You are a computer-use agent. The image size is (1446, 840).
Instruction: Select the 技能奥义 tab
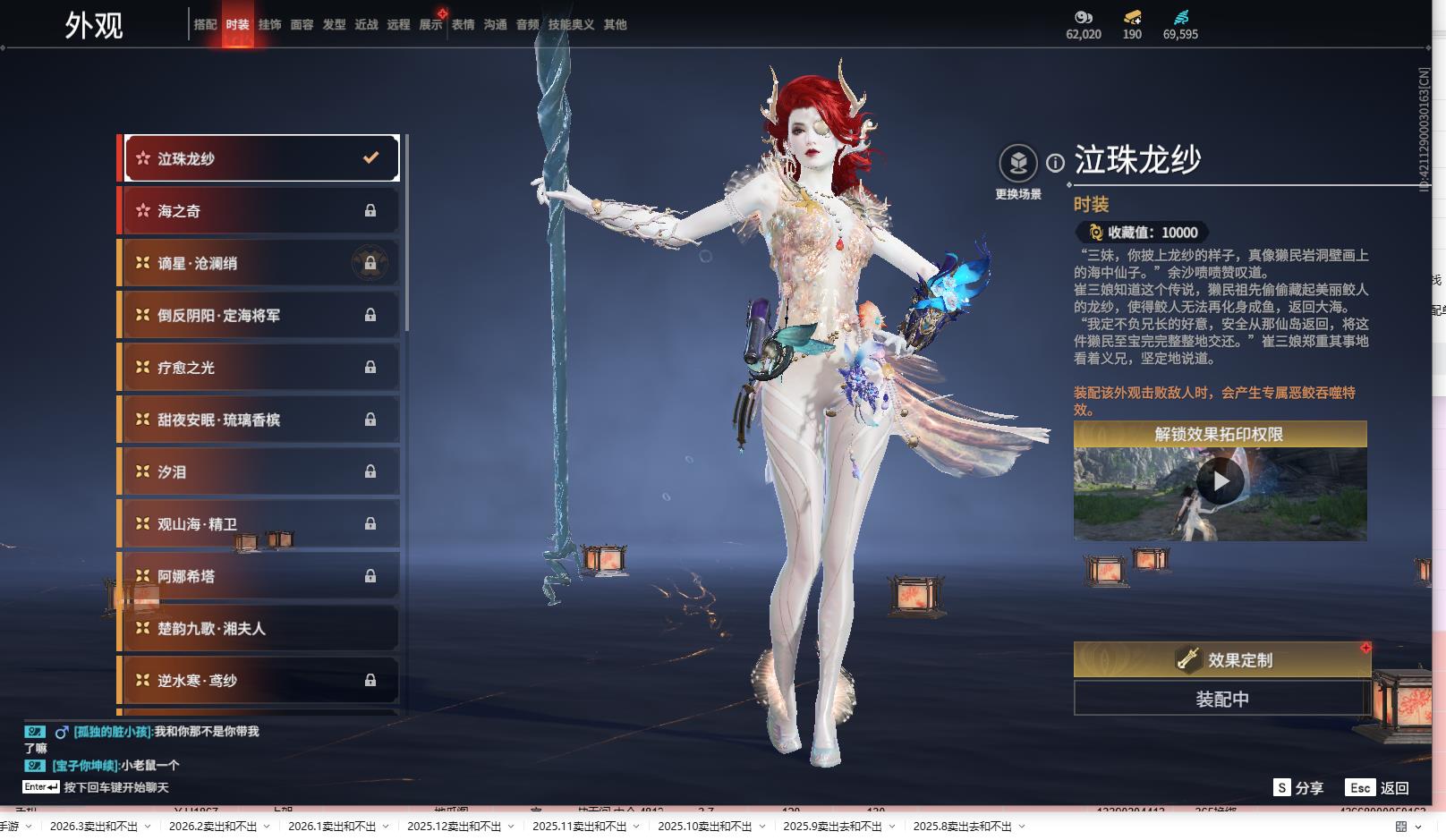(x=571, y=25)
